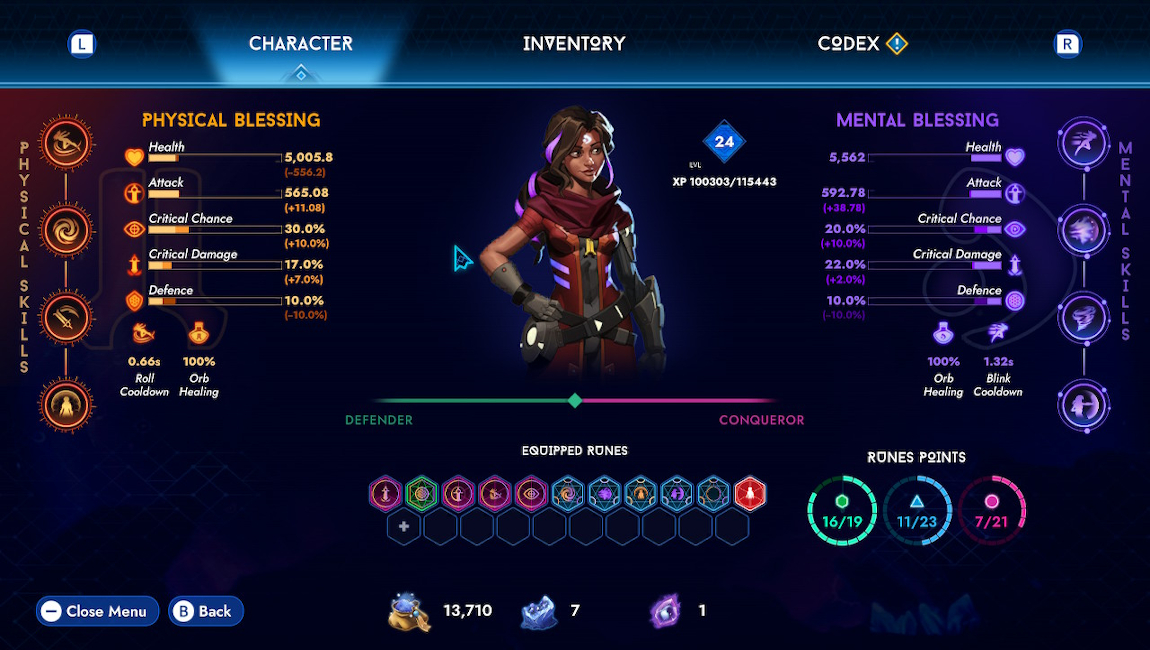Choose the sword slash physical skill
Screen dimensions: 1150x650
click(x=68, y=317)
